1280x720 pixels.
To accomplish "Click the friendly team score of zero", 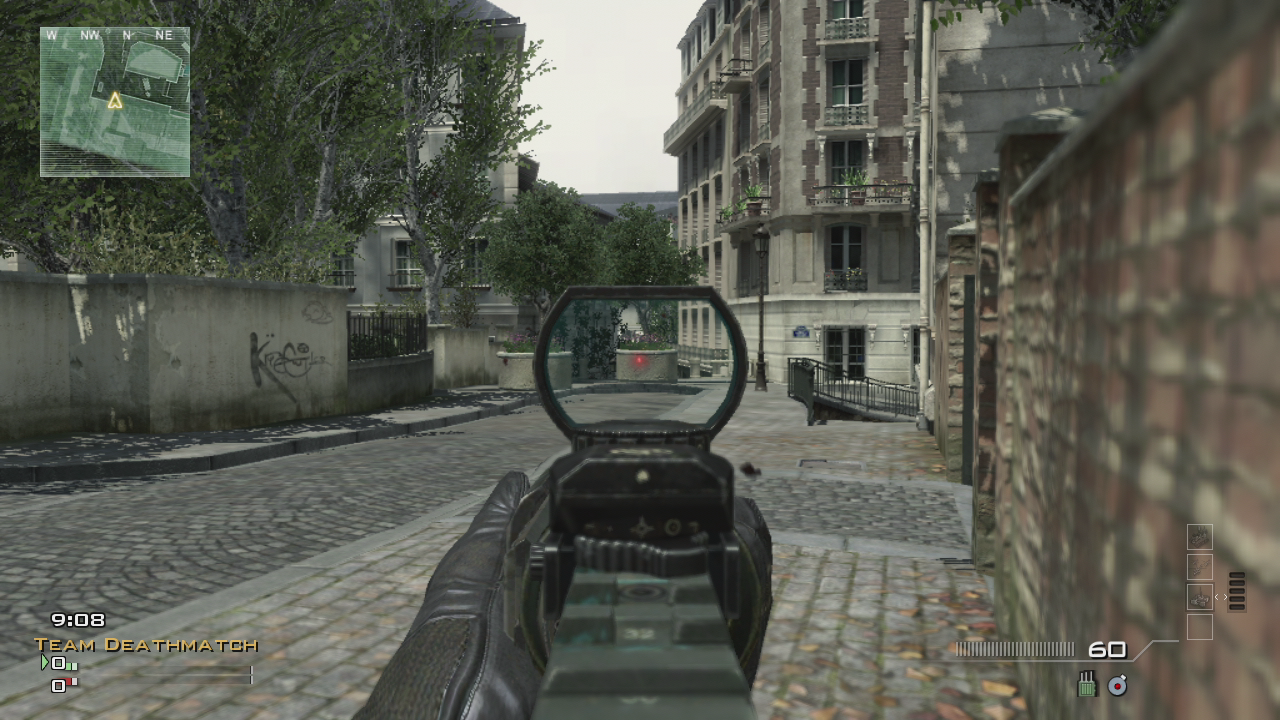I will (x=58, y=663).
